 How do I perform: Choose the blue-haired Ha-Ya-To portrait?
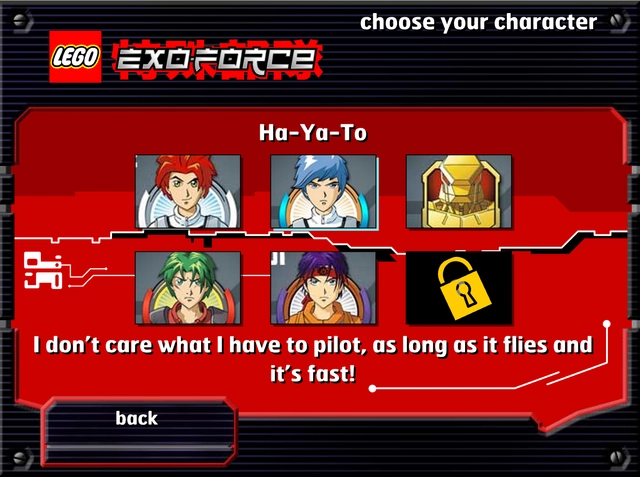pyautogui.click(x=323, y=191)
